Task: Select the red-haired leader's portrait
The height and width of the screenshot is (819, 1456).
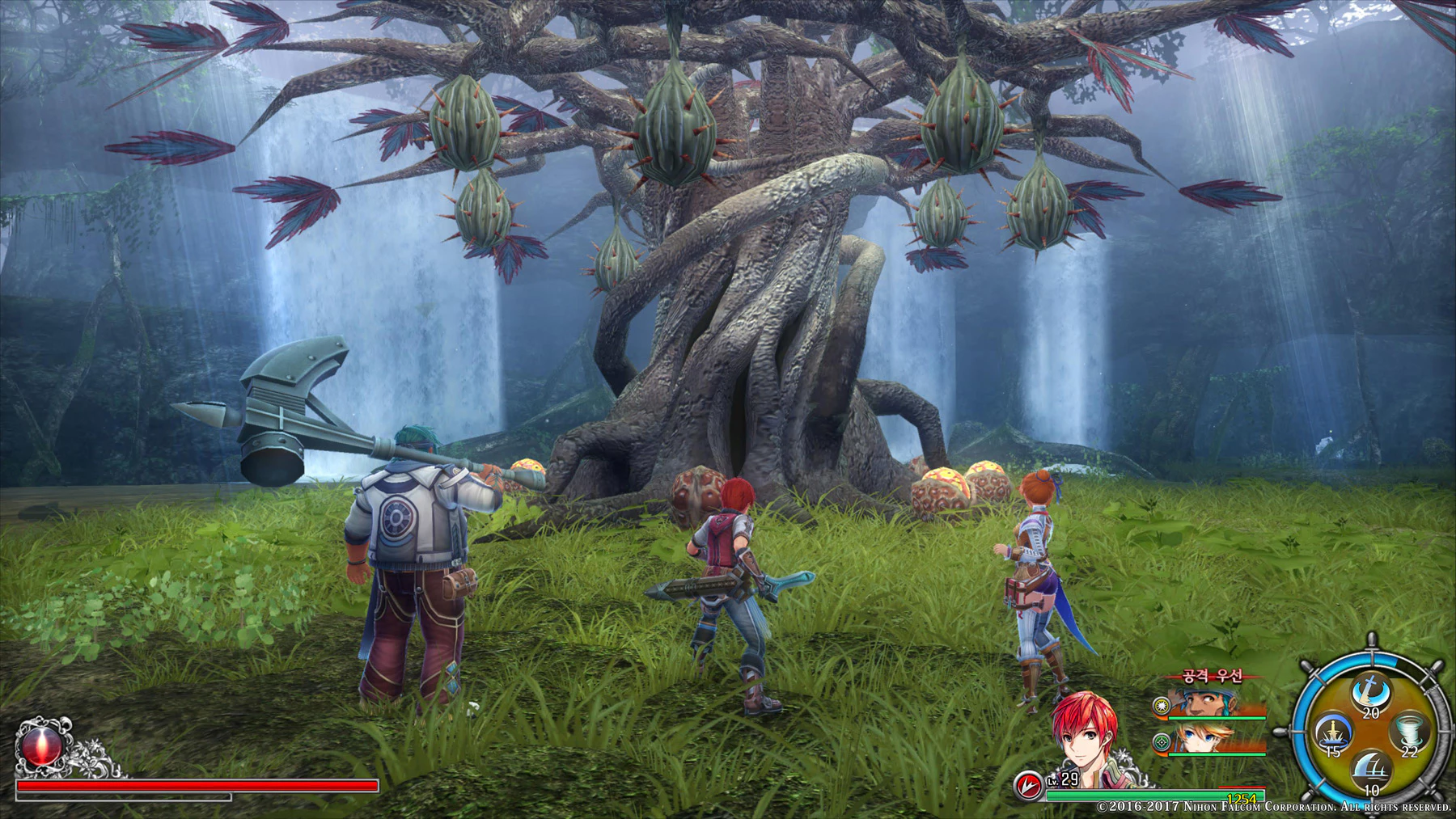Action: 1085,737
